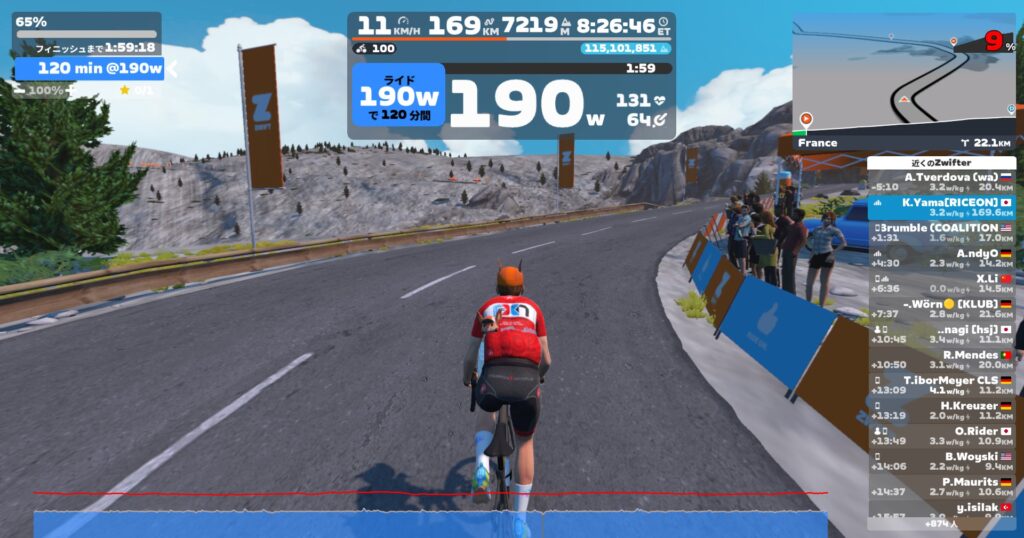Select the 120 min @190w workout block
Image resolution: width=1024 pixels, height=538 pixels.
[x=88, y=68]
